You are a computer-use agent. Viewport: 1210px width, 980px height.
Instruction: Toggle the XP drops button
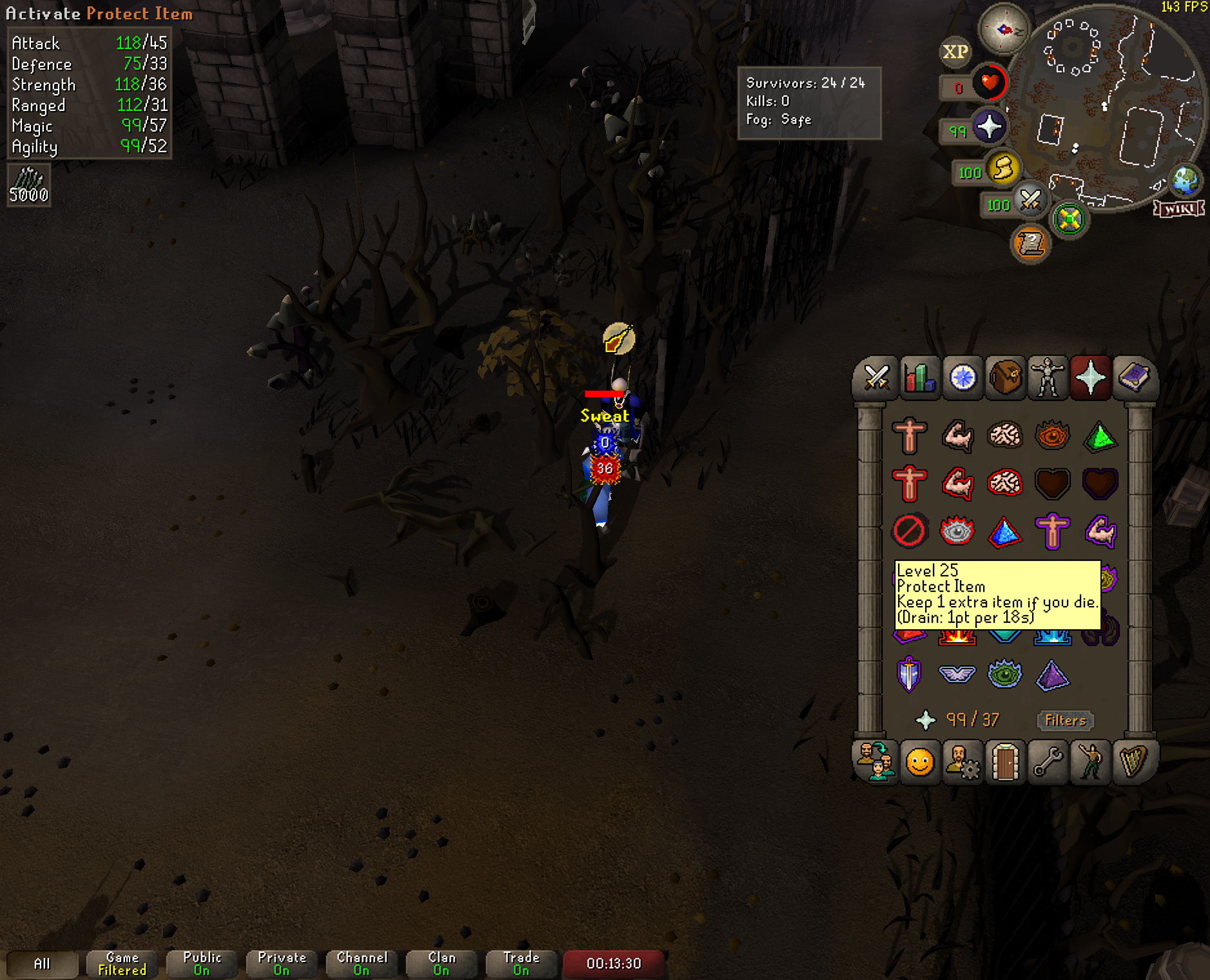pos(955,52)
